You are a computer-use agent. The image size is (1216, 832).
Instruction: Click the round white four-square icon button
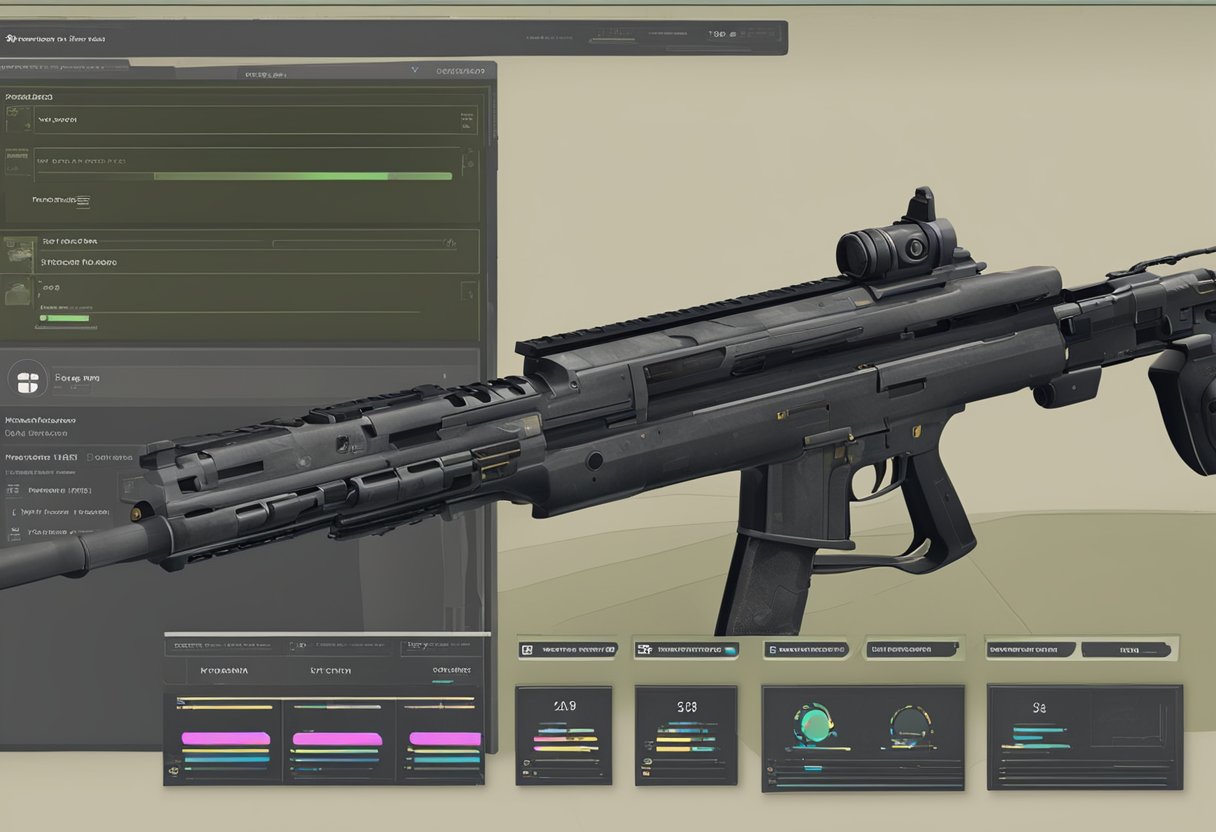(x=27, y=380)
